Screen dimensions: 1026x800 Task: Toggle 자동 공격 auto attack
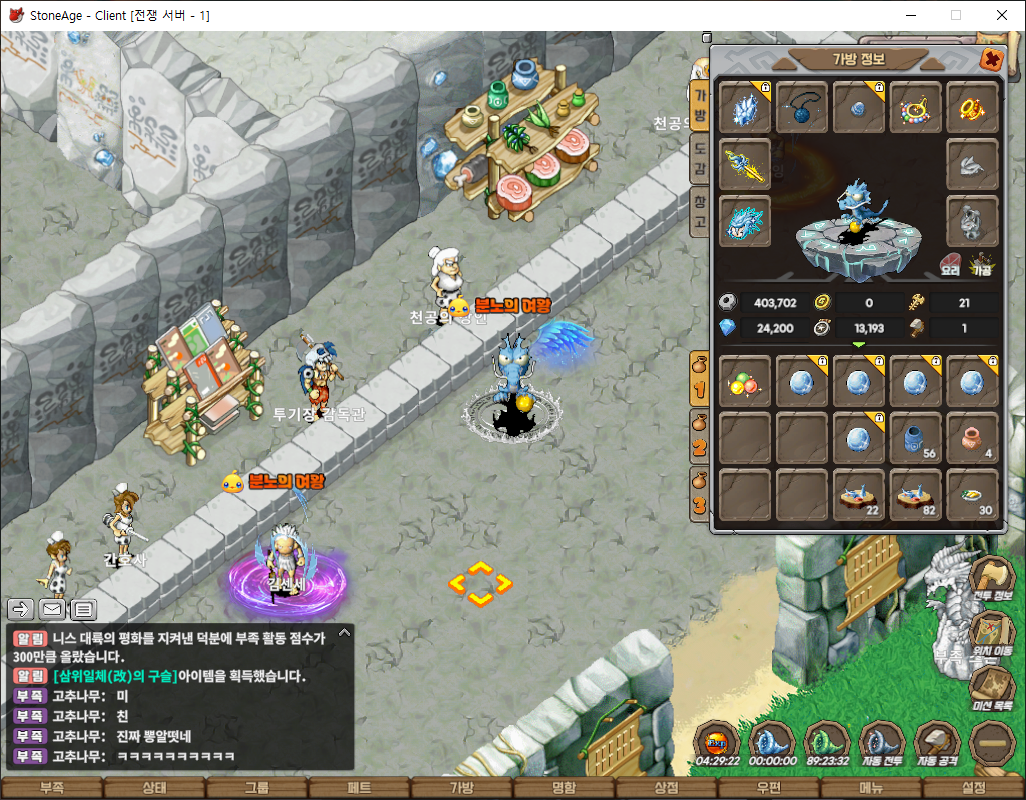(938, 744)
